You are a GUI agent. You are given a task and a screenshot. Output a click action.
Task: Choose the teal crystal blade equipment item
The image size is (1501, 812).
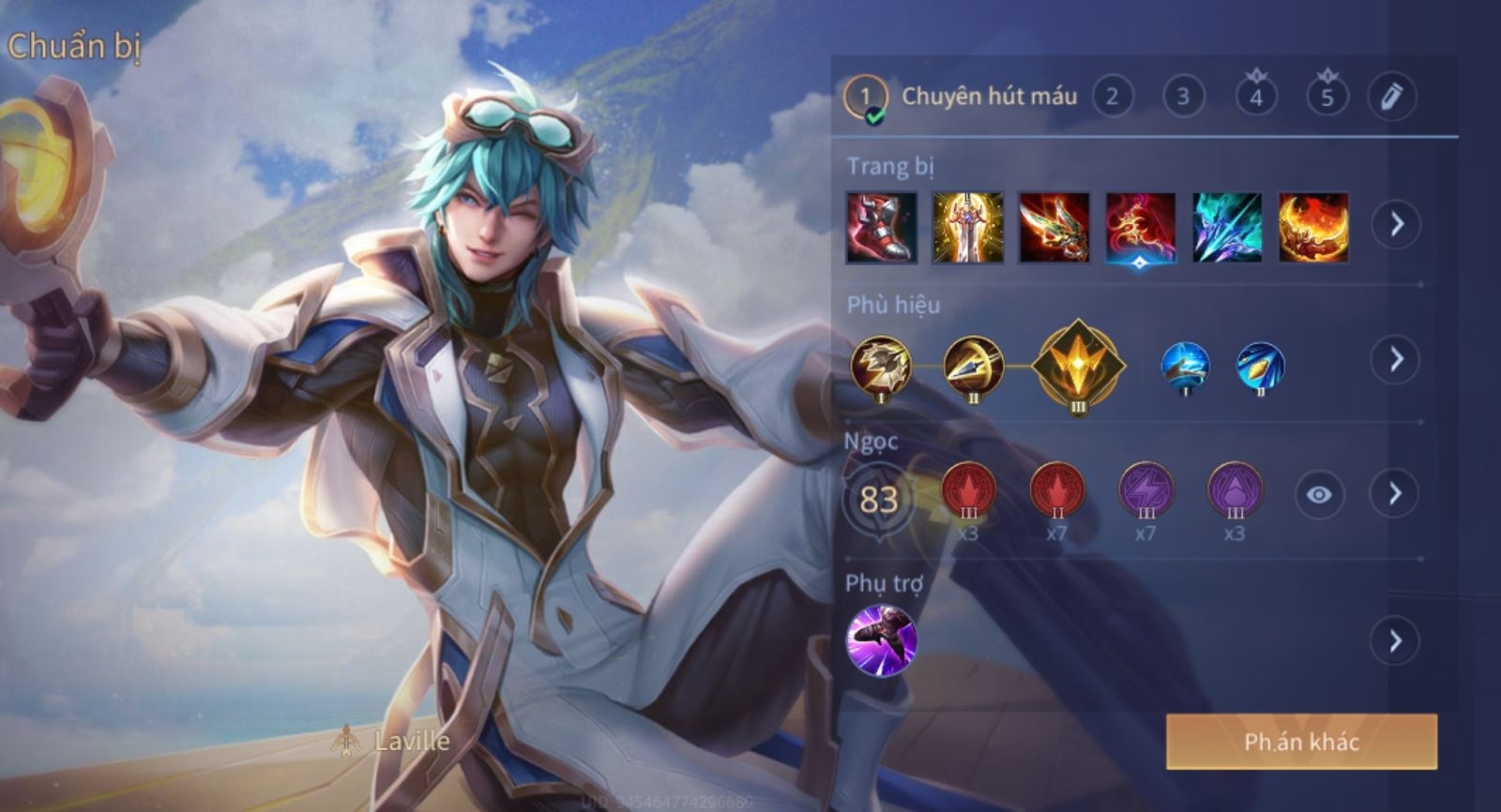coord(1226,228)
